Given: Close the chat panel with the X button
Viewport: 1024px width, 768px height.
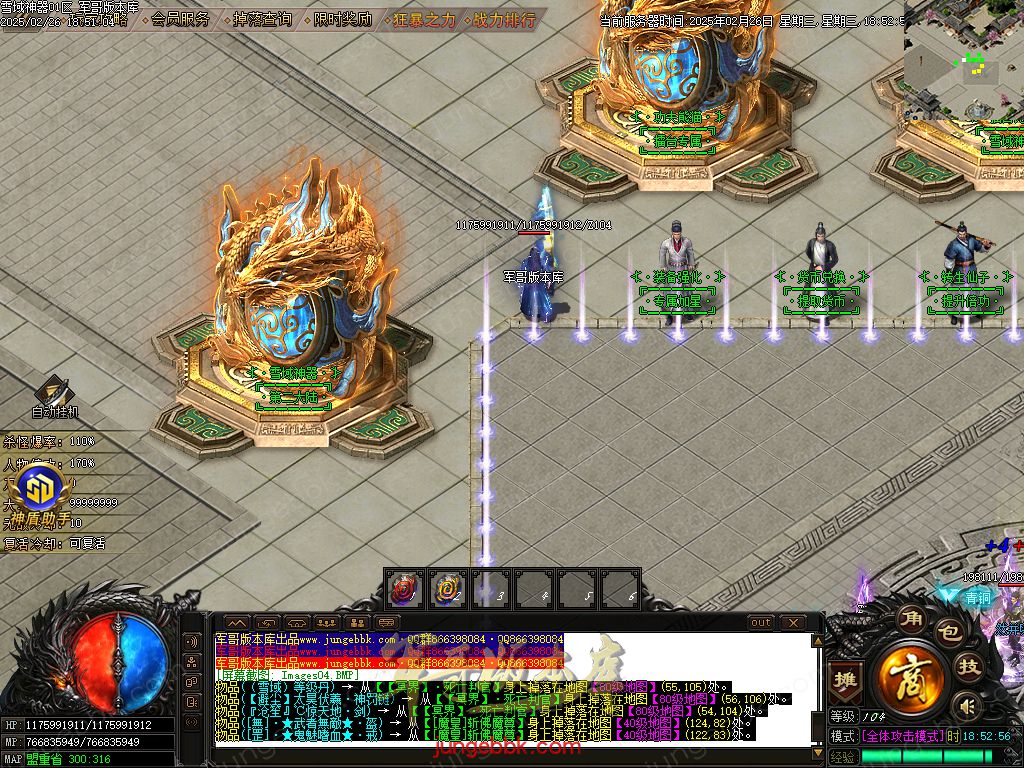Looking at the screenshot, I should (792, 622).
